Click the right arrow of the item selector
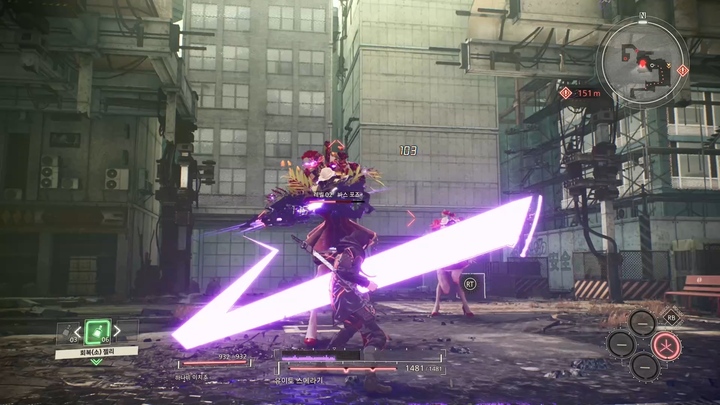 117,330
